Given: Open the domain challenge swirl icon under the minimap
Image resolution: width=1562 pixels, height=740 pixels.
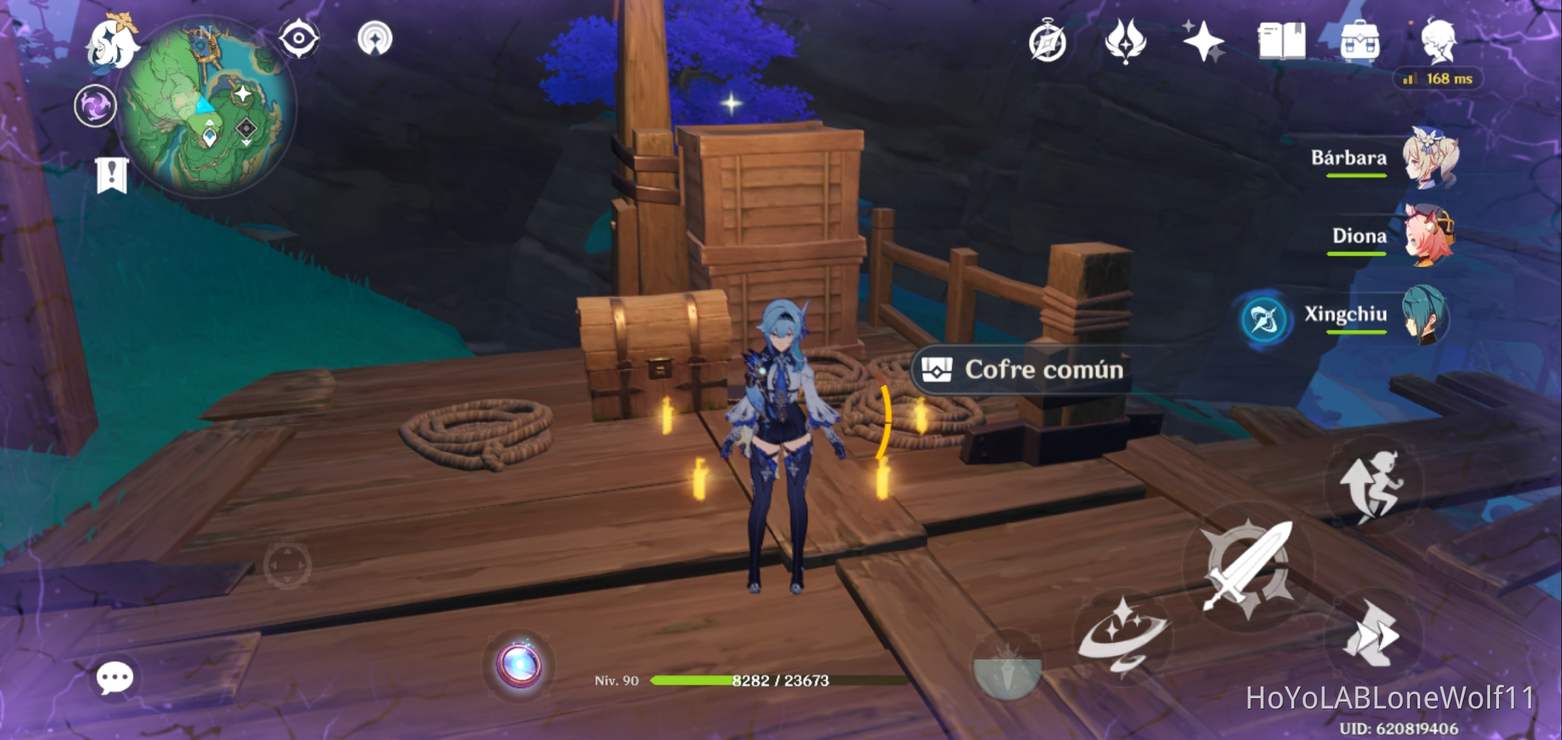Looking at the screenshot, I should click(95, 103).
